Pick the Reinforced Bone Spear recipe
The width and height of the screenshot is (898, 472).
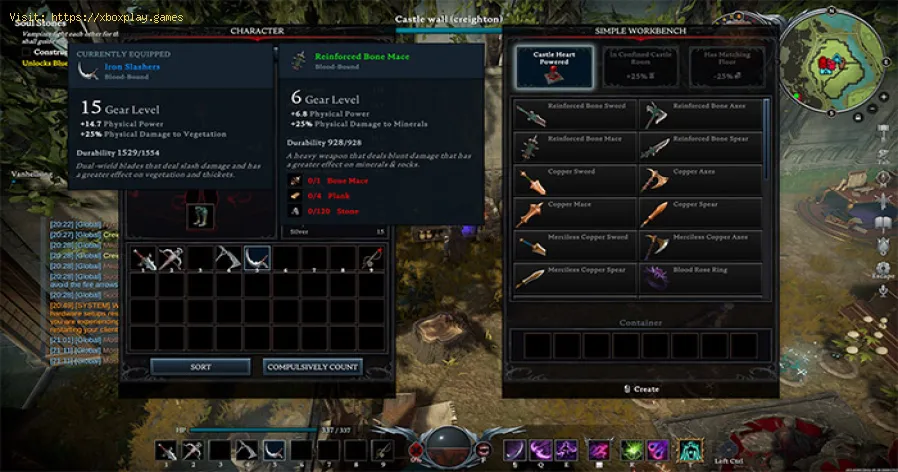[700, 147]
